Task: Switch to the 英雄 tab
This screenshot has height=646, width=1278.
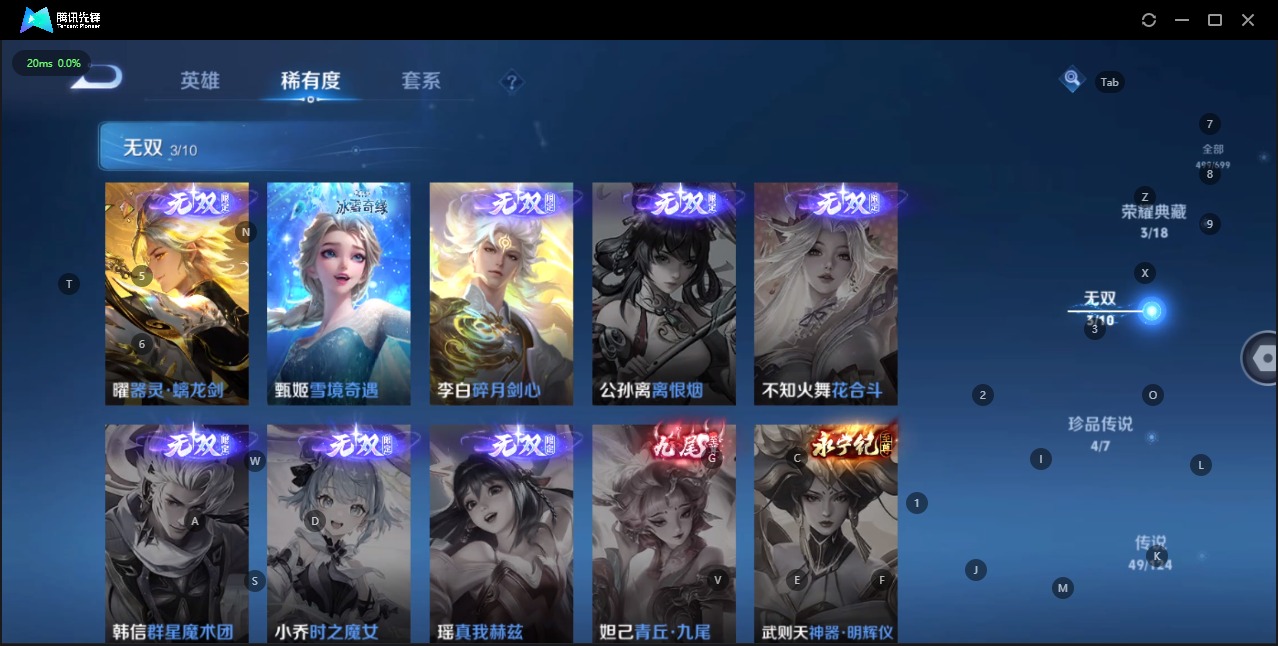Action: (x=200, y=81)
